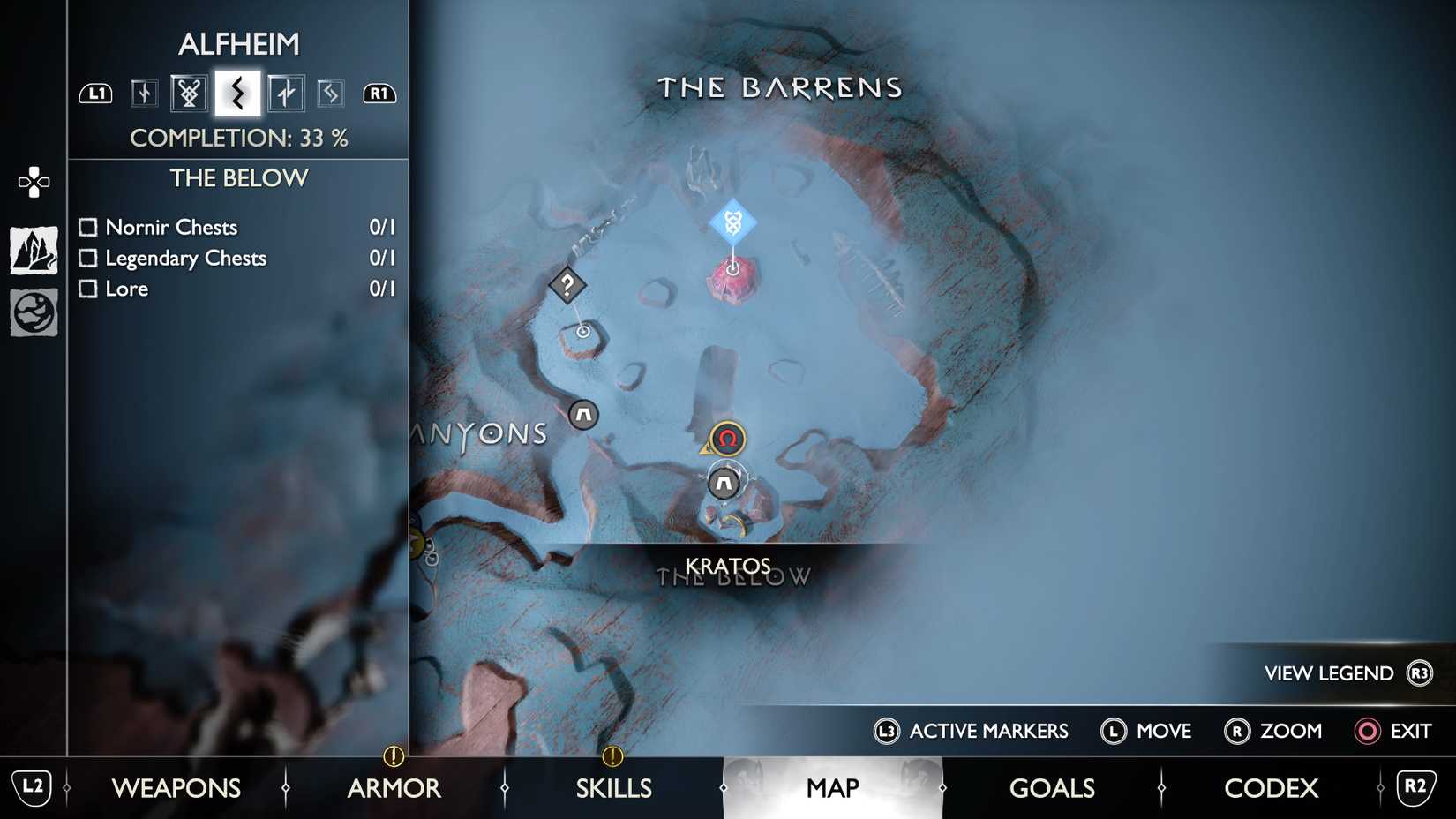The image size is (1456, 819).
Task: Open the rightmost realm rune before R1
Action: click(x=331, y=92)
